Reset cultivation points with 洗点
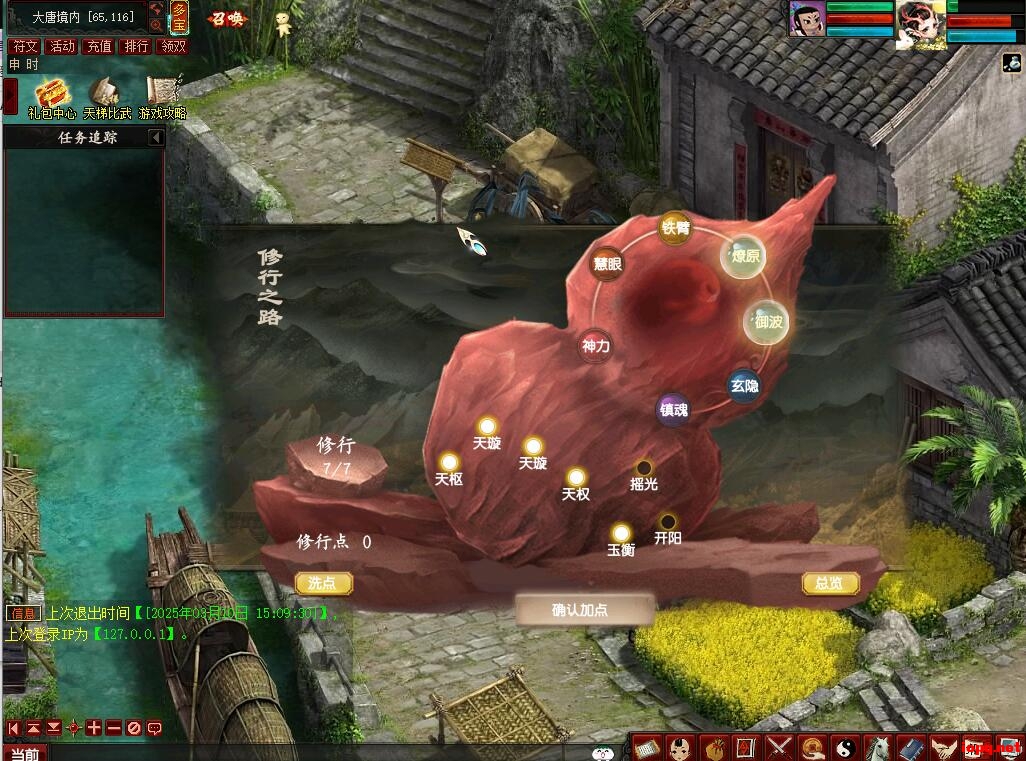This screenshot has width=1026, height=761. point(323,583)
